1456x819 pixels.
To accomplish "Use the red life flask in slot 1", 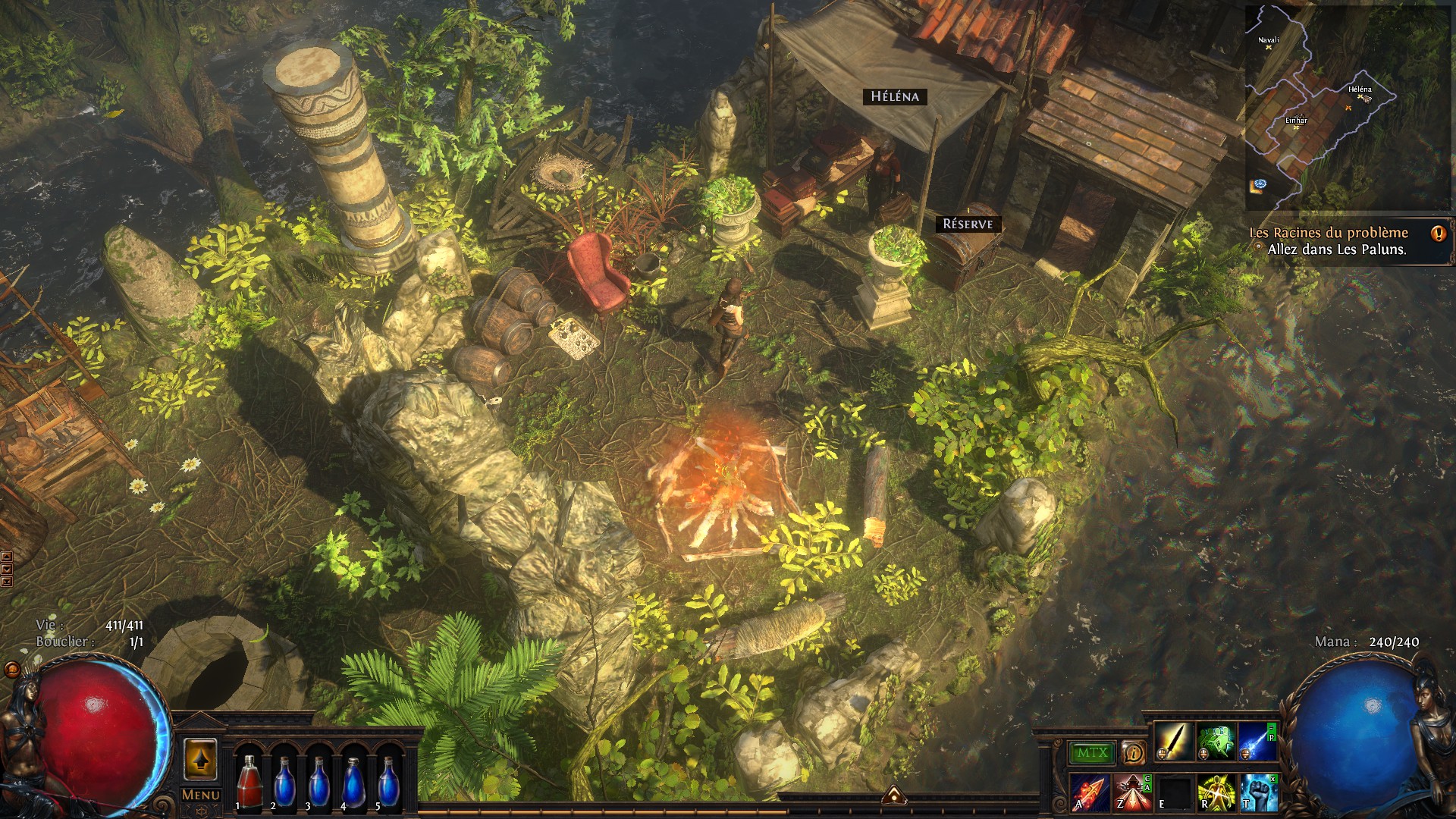I will [247, 781].
